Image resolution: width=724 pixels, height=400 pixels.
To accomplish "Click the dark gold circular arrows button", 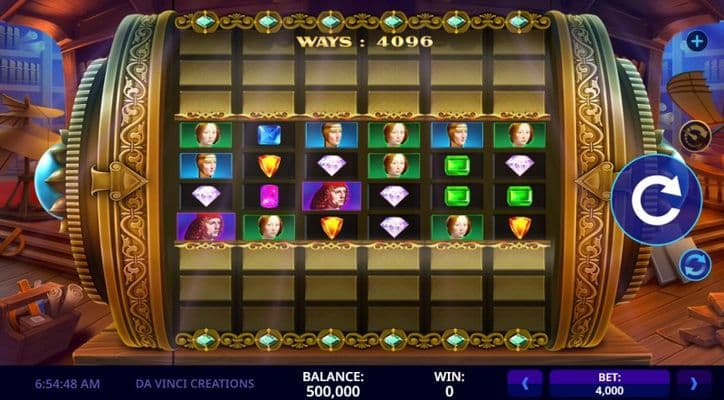I will 694,135.
